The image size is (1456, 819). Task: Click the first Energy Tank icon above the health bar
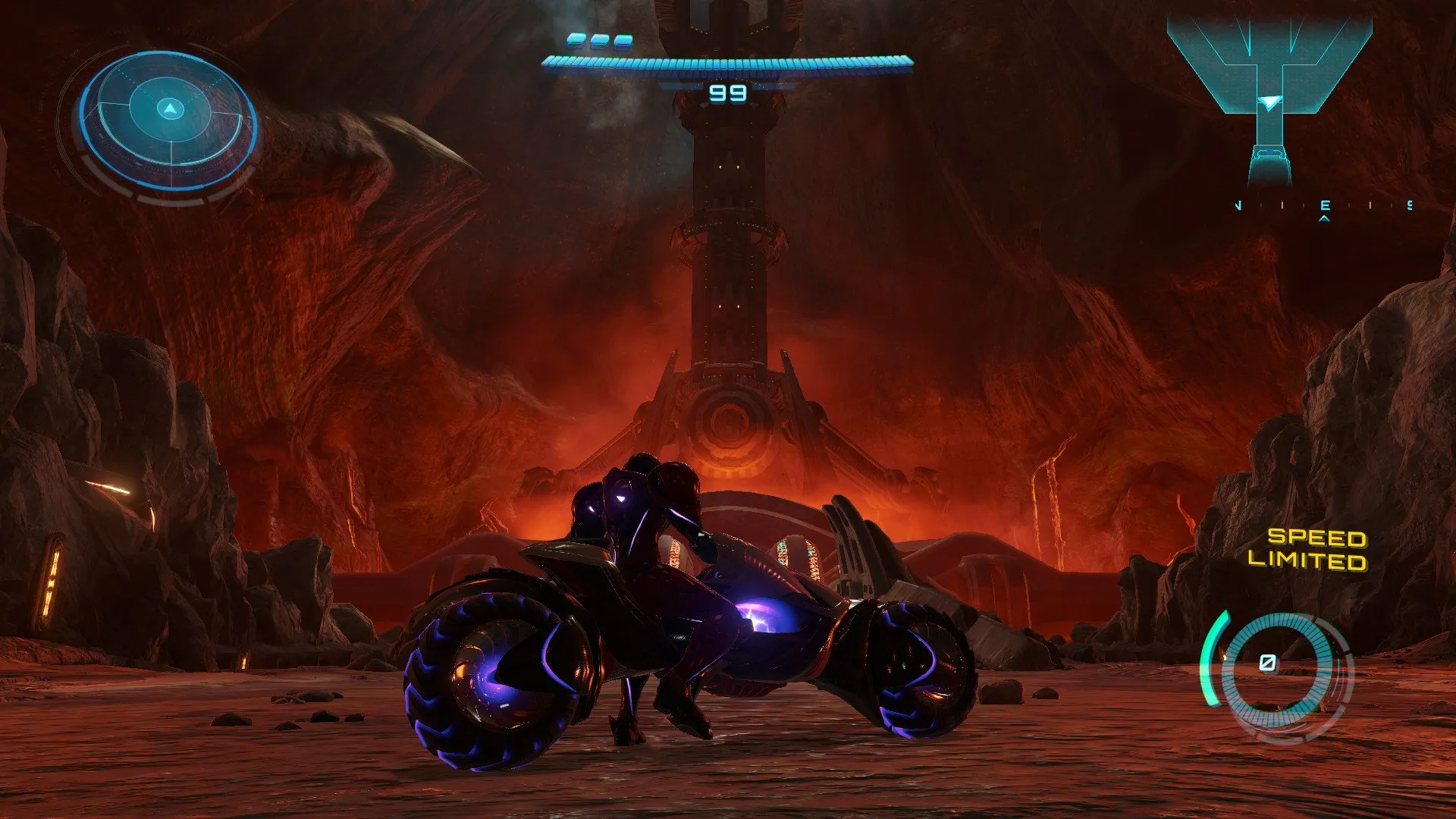point(576,42)
